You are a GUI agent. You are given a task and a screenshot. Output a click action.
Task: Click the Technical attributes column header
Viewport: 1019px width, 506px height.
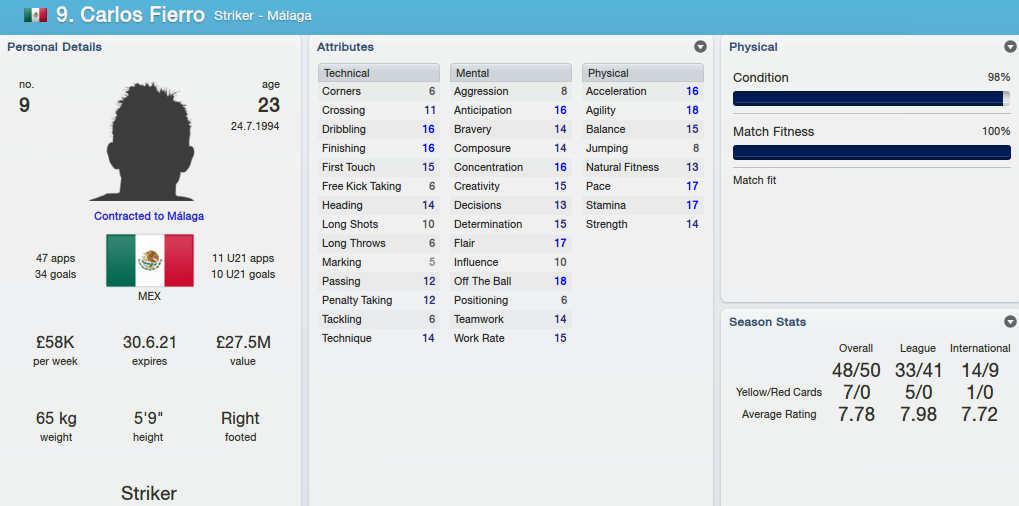(378, 73)
